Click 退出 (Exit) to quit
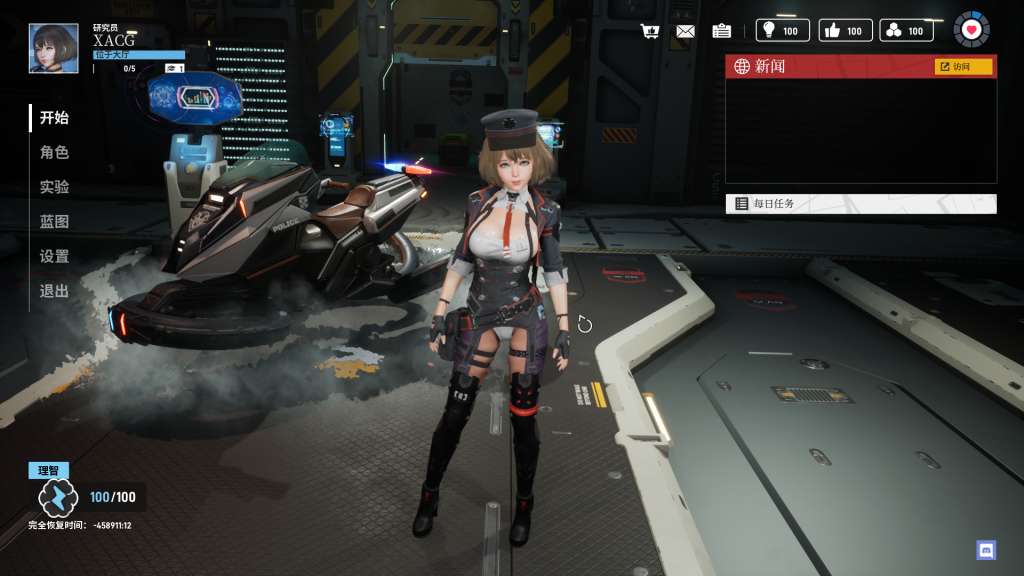The height and width of the screenshot is (576, 1024). pos(54,291)
